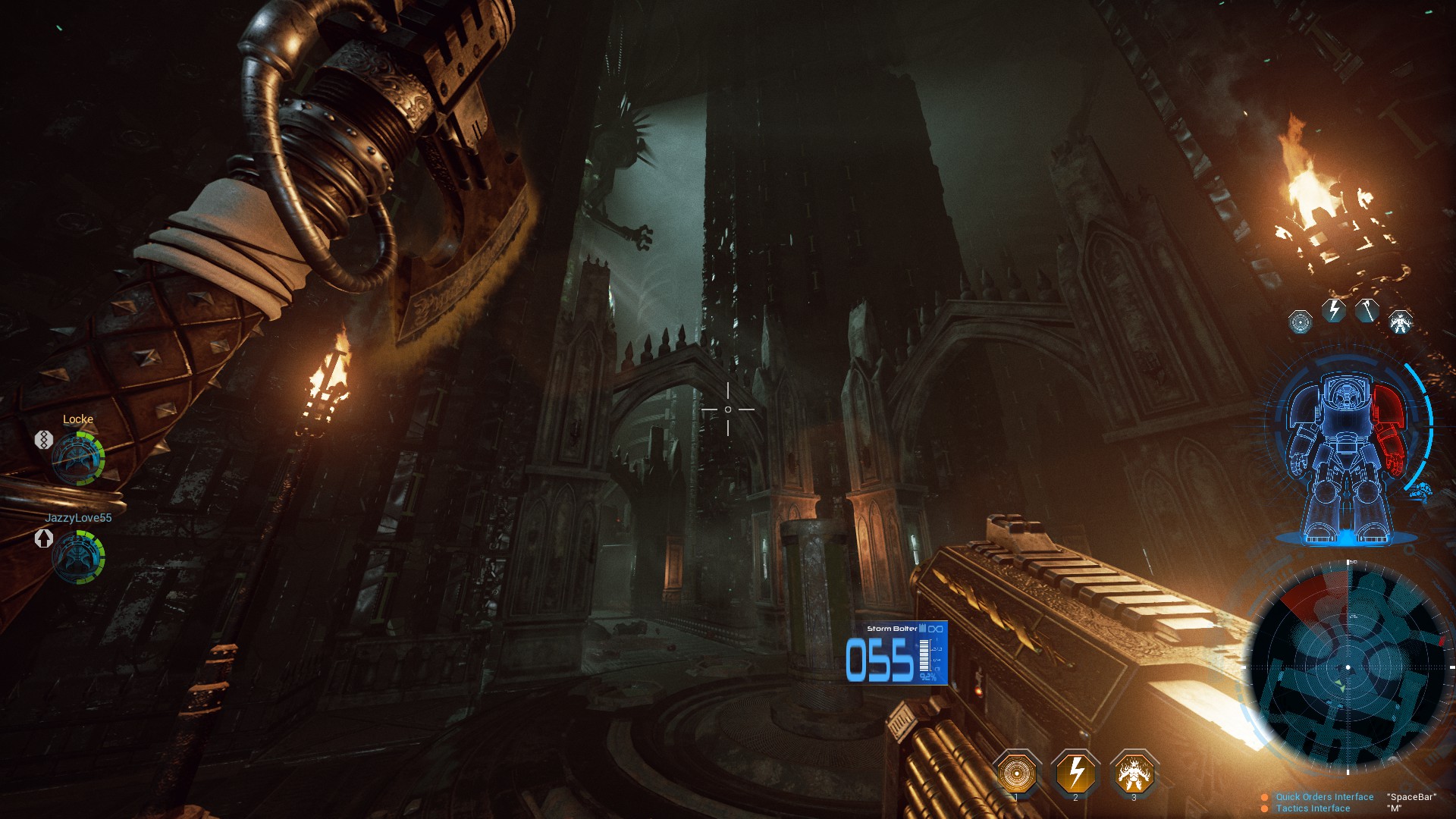This screenshot has width=1456, height=819.
Task: Open the Quick Orders Interface
Action: [x=1324, y=797]
